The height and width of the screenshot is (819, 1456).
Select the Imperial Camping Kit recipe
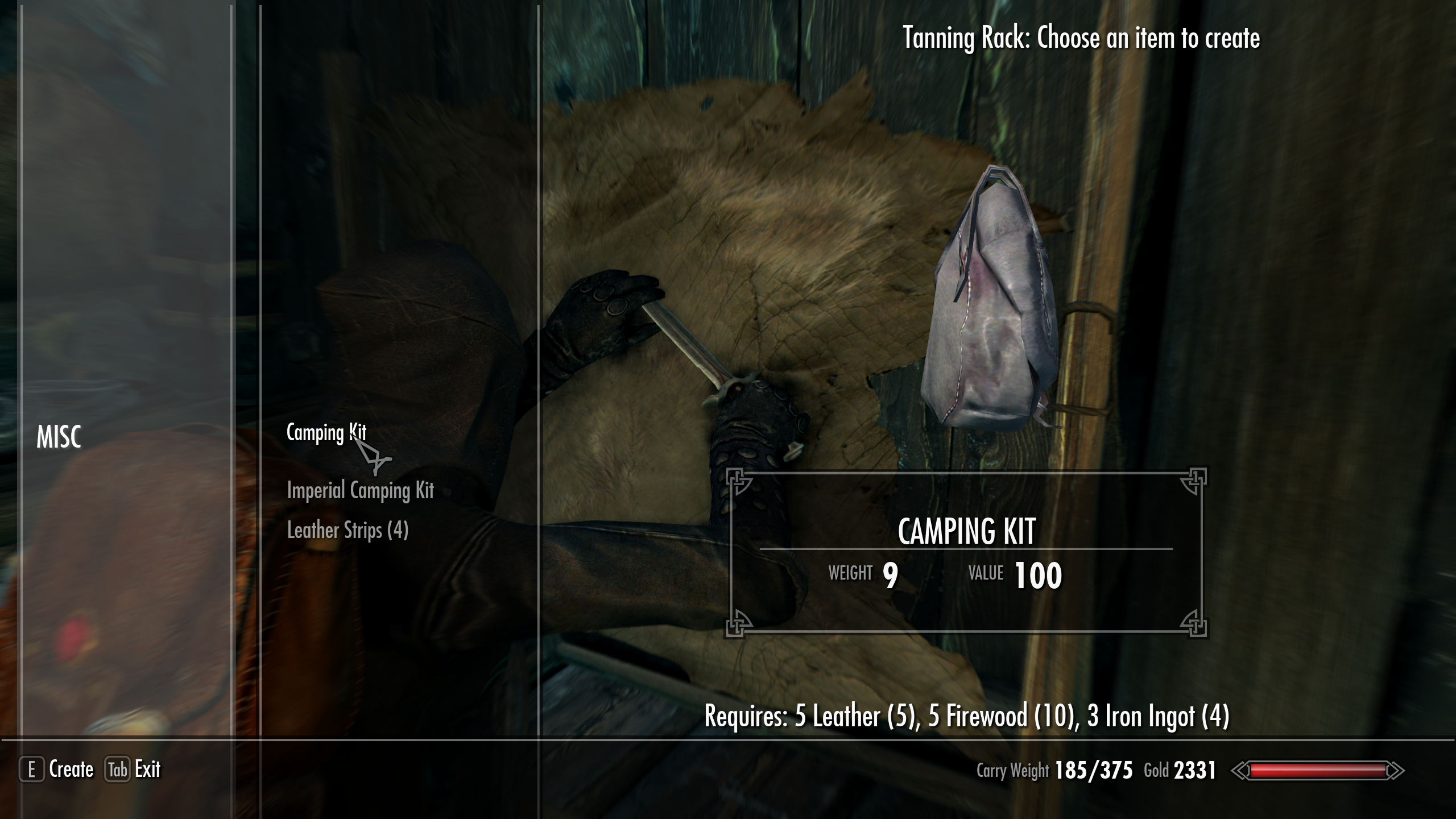tap(361, 490)
